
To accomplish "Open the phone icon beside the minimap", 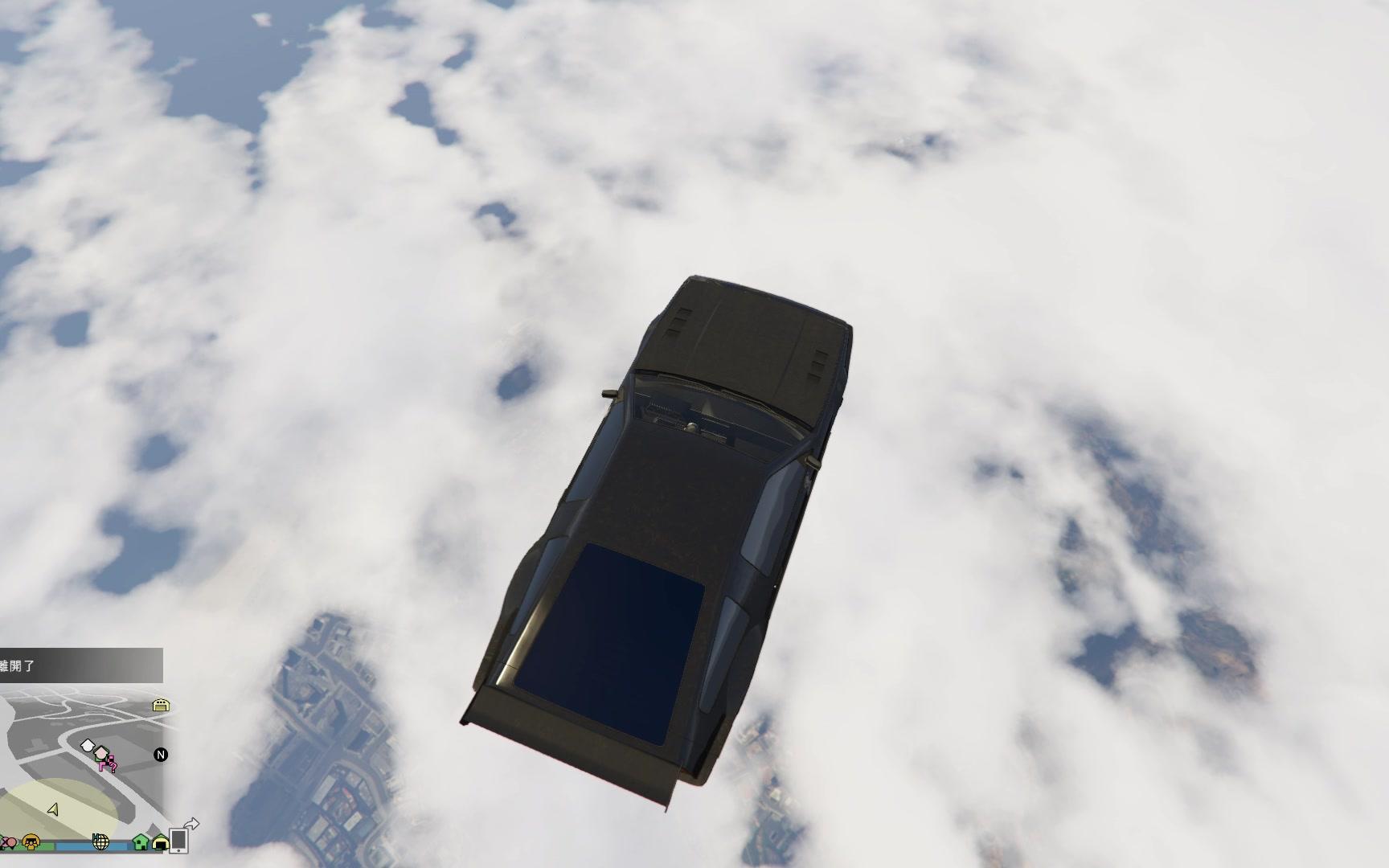I will 178,840.
